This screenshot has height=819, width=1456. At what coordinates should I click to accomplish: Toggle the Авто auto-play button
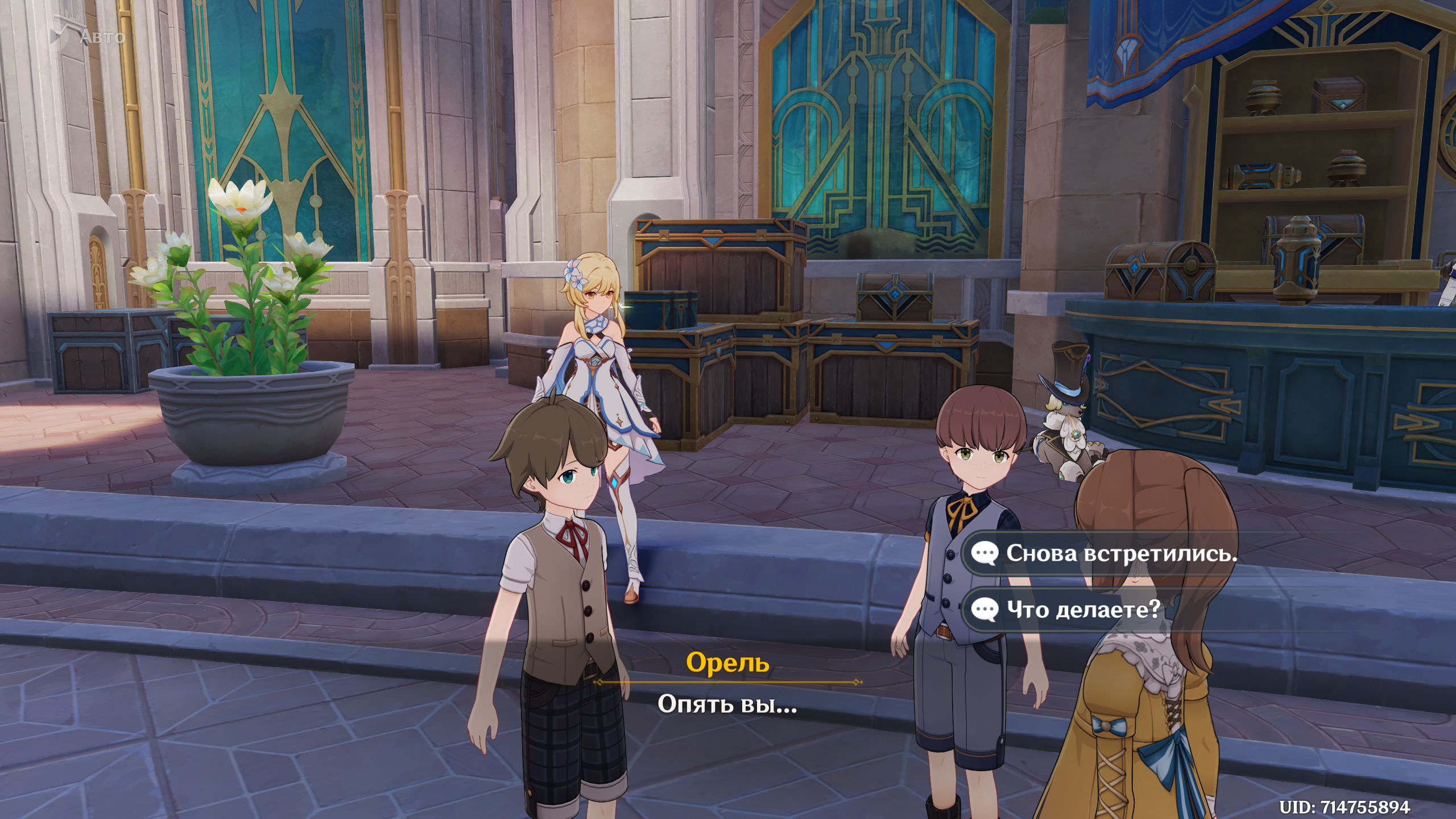[x=89, y=35]
